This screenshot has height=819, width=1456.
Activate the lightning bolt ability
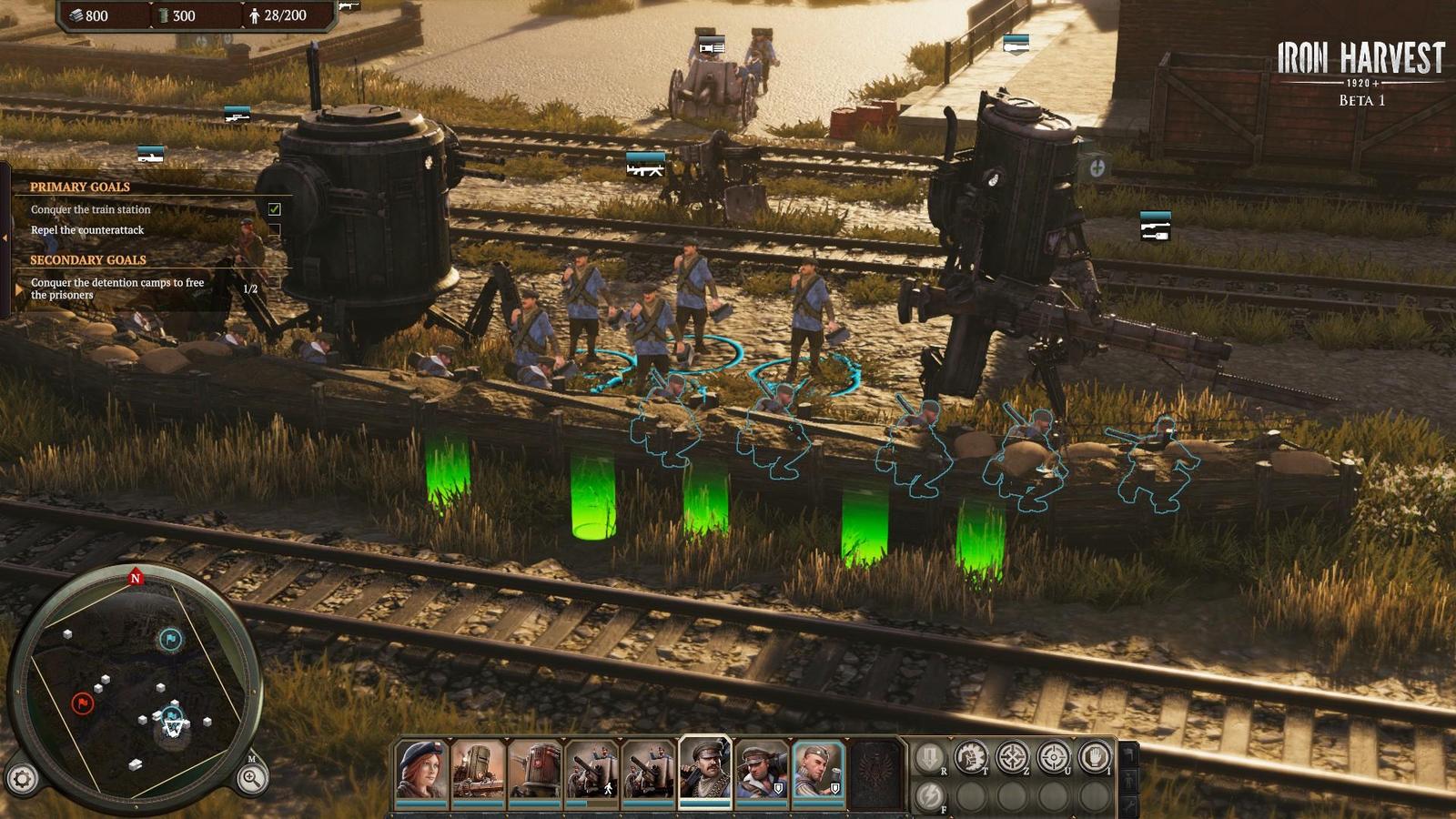pyautogui.click(x=929, y=796)
